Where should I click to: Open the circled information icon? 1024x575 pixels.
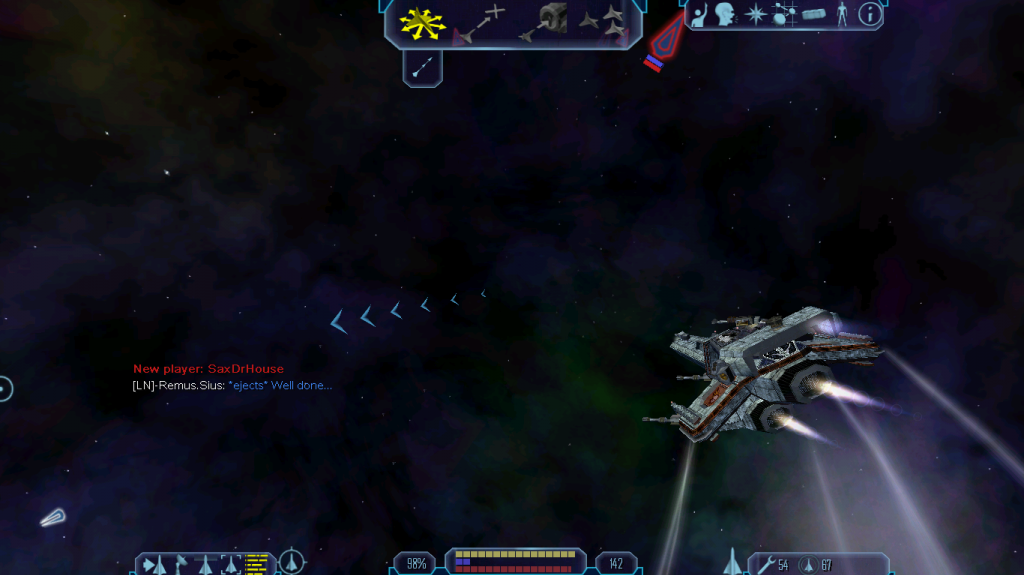(870, 14)
